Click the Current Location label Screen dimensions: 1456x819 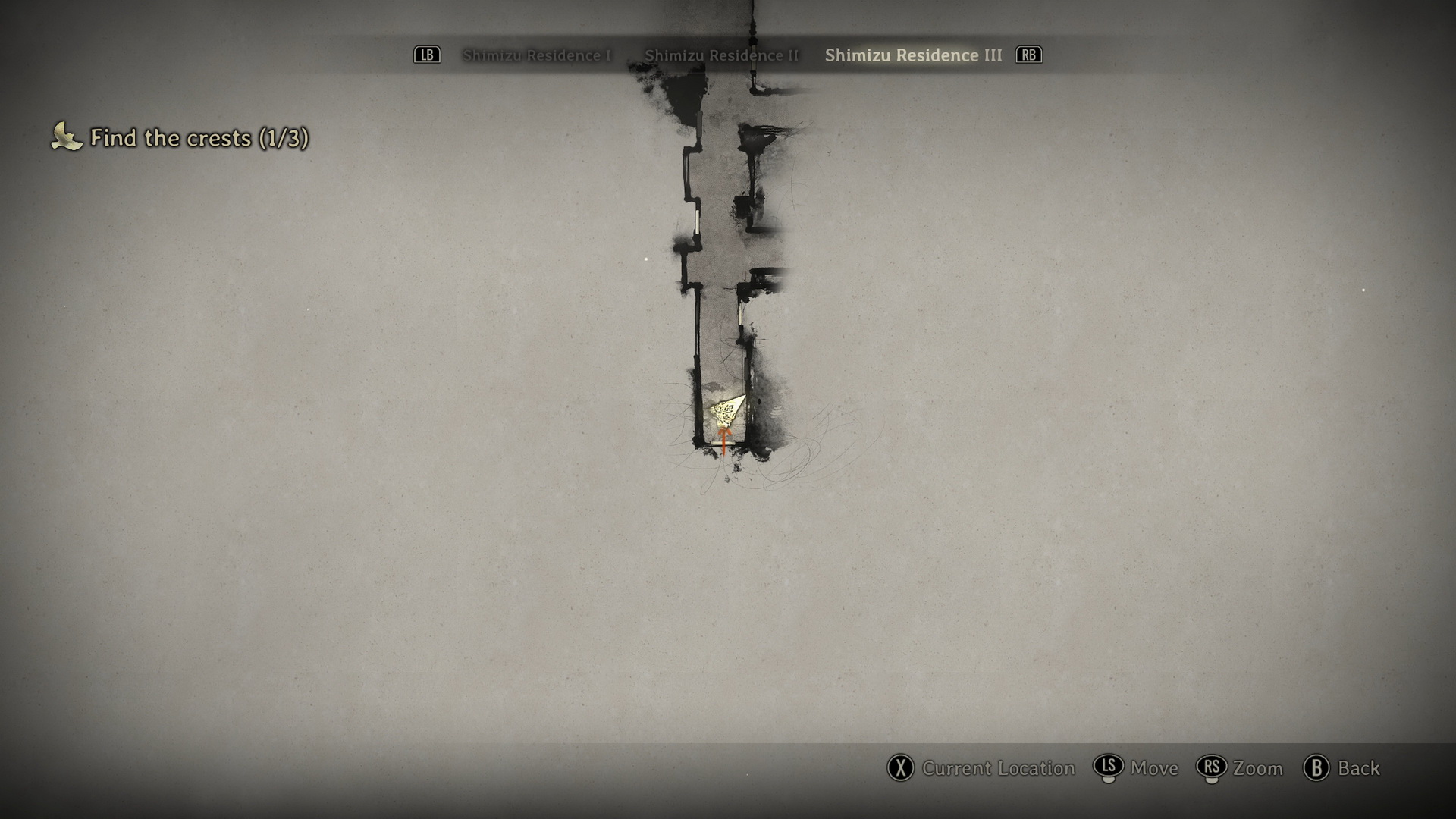[x=998, y=768]
